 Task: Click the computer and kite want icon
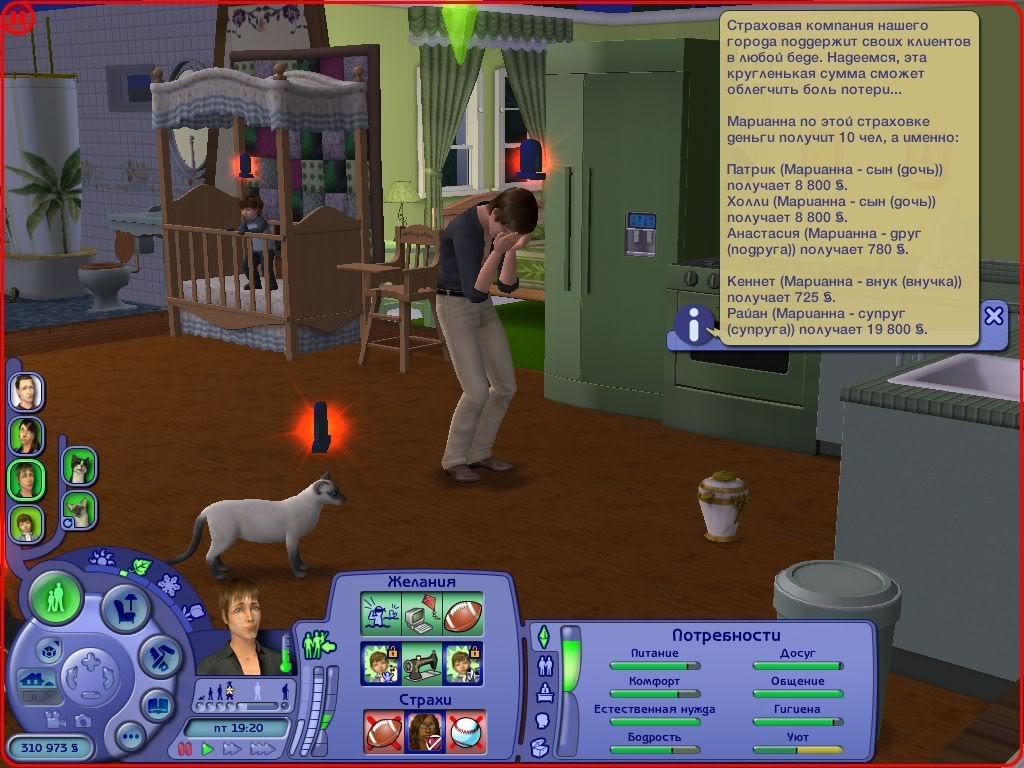(x=422, y=615)
